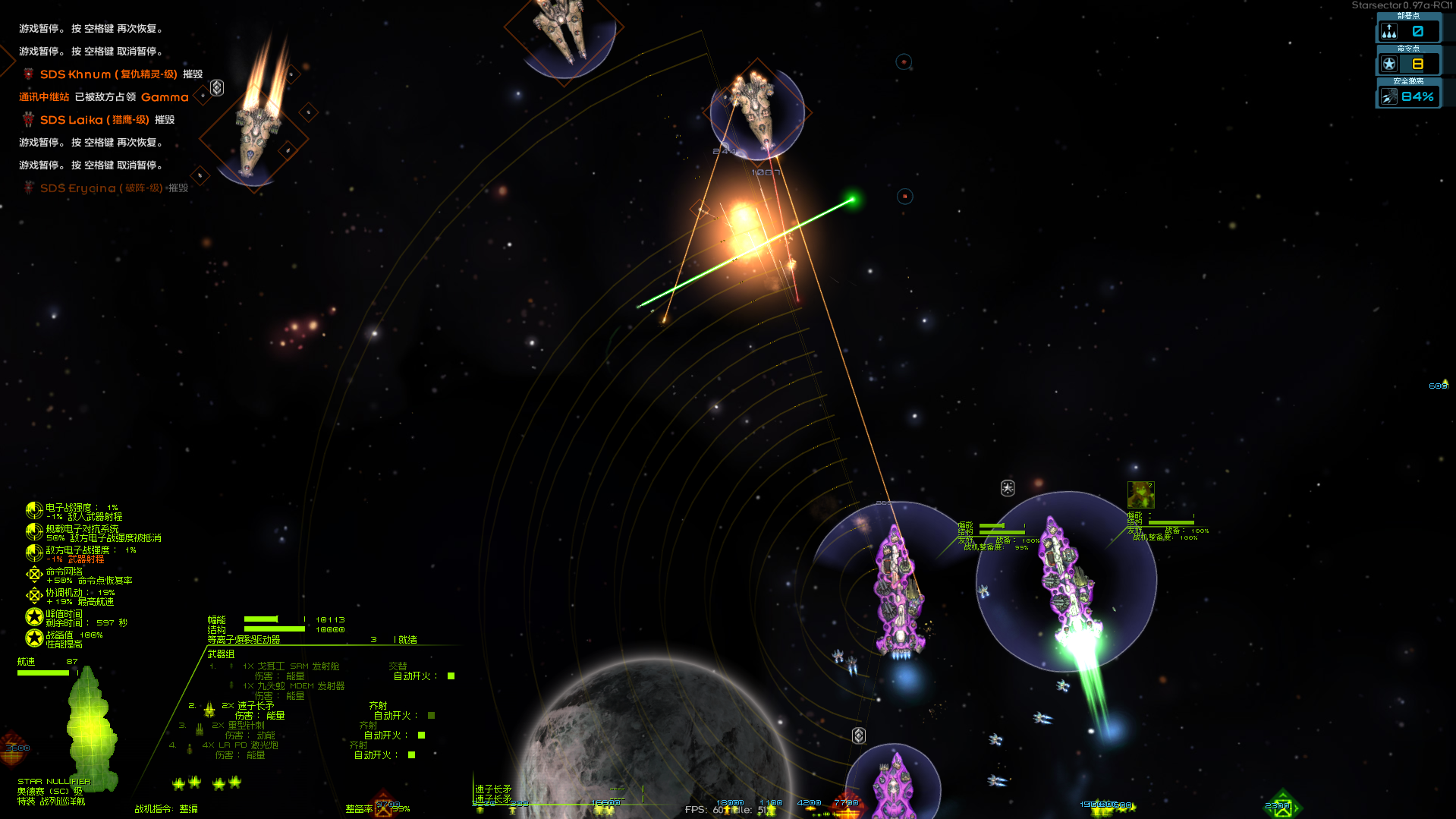Click the 峰值时间 star status icon
Image resolution: width=1456 pixels, height=819 pixels.
coord(34,618)
